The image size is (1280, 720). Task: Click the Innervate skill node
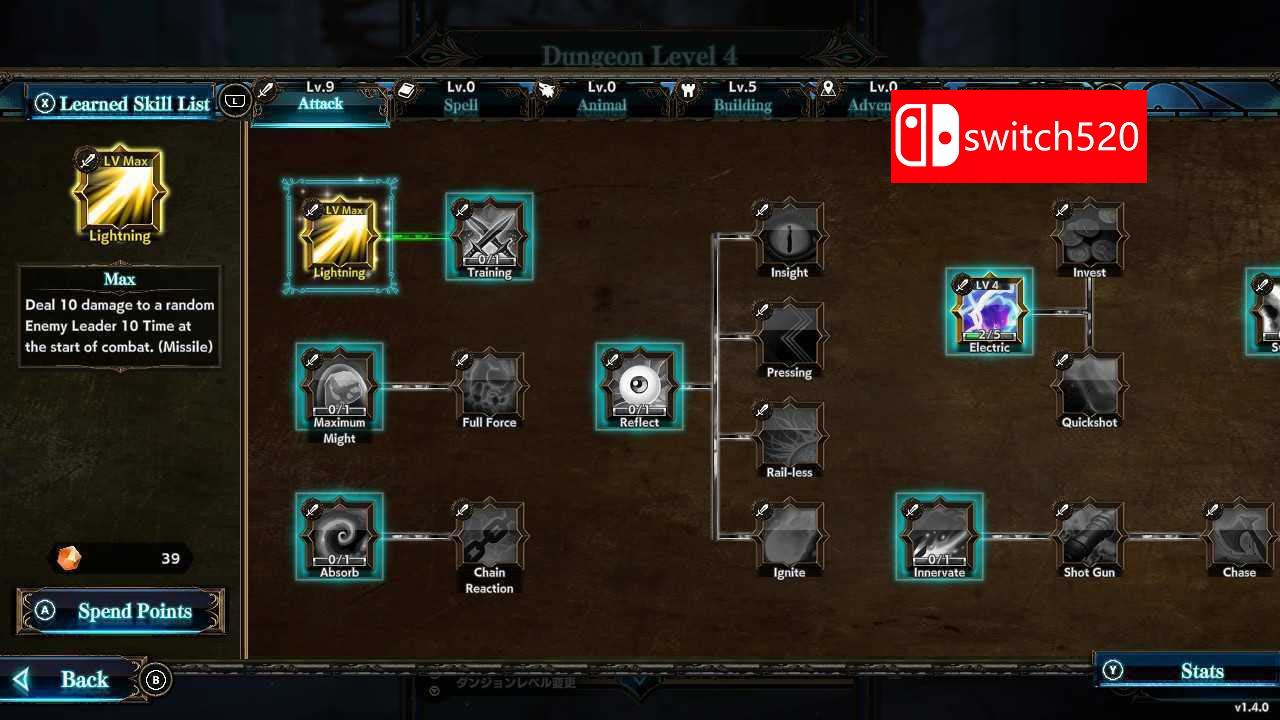[938, 537]
